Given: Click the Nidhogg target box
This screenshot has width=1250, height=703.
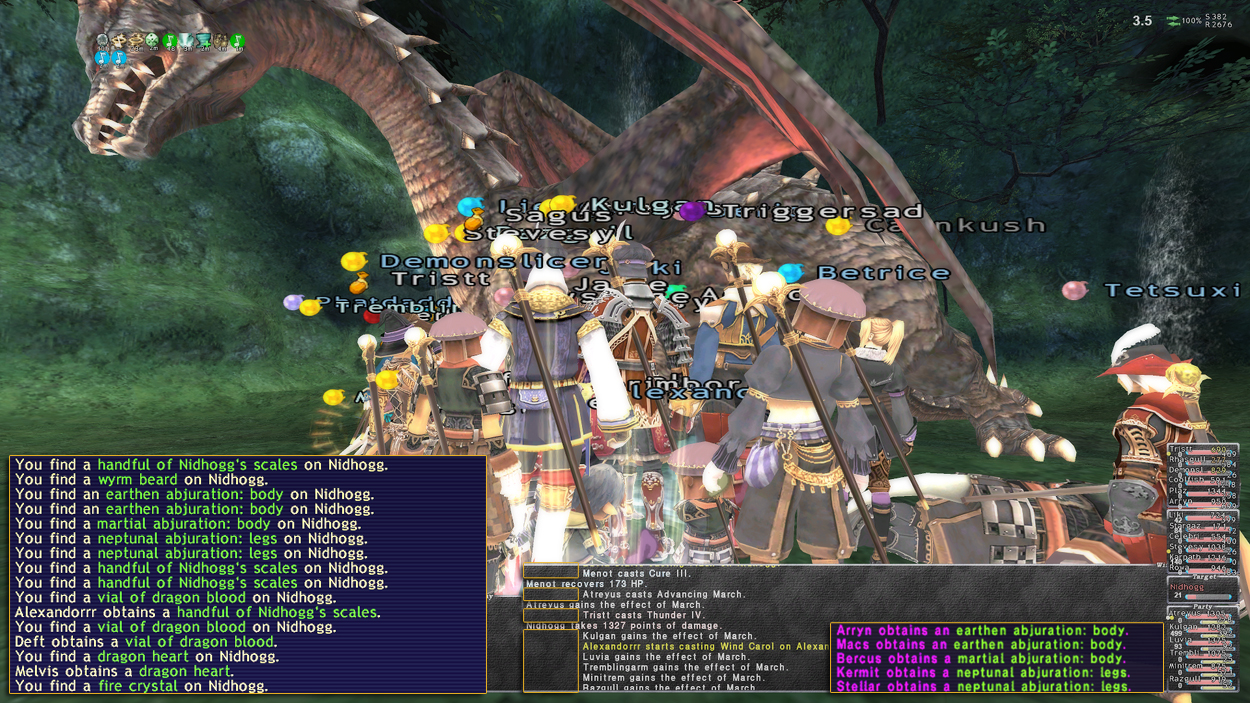Looking at the screenshot, I should [1200, 590].
